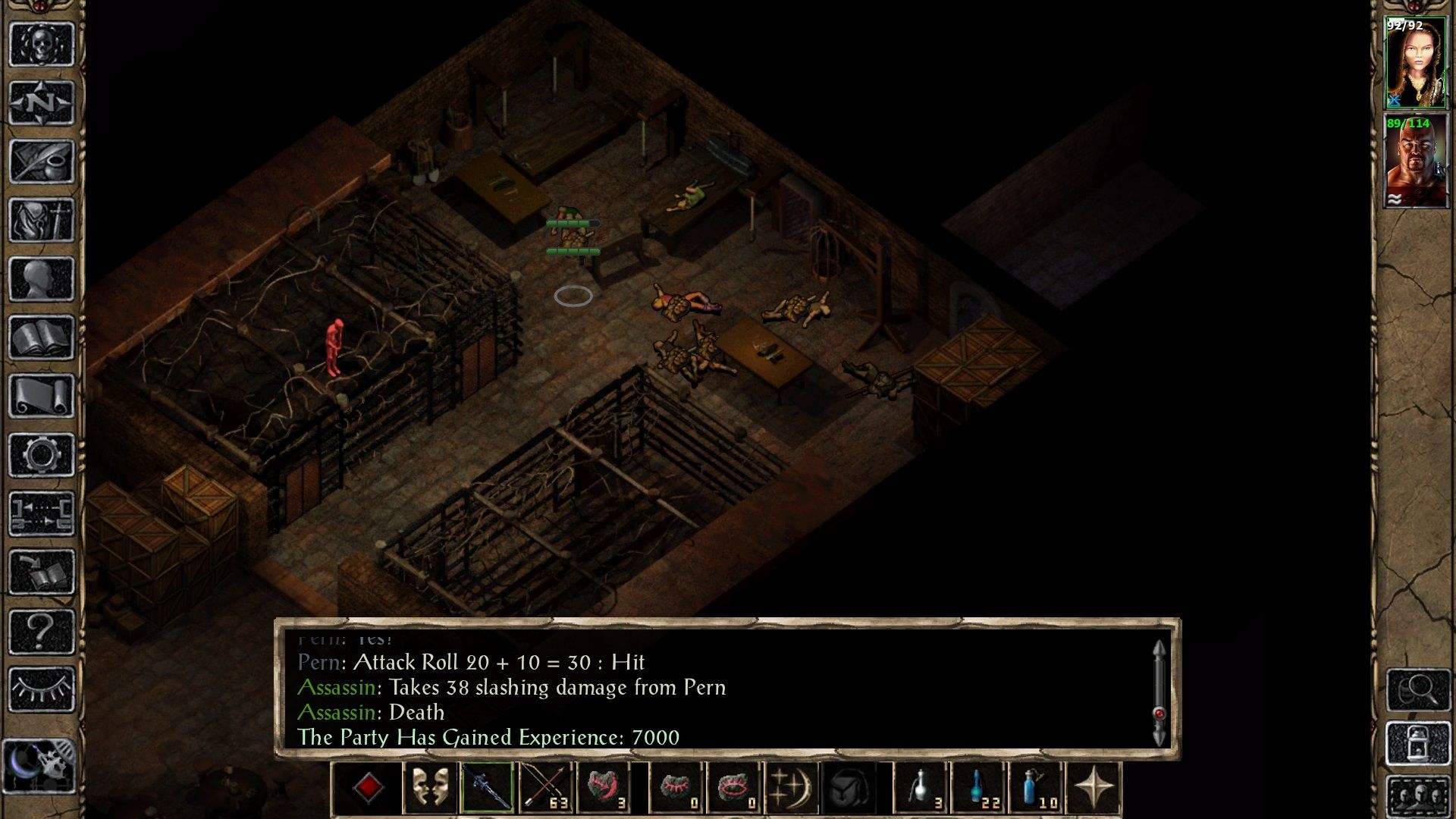Select the female character portrait
This screenshot has width=1456, height=819.
(x=1415, y=64)
